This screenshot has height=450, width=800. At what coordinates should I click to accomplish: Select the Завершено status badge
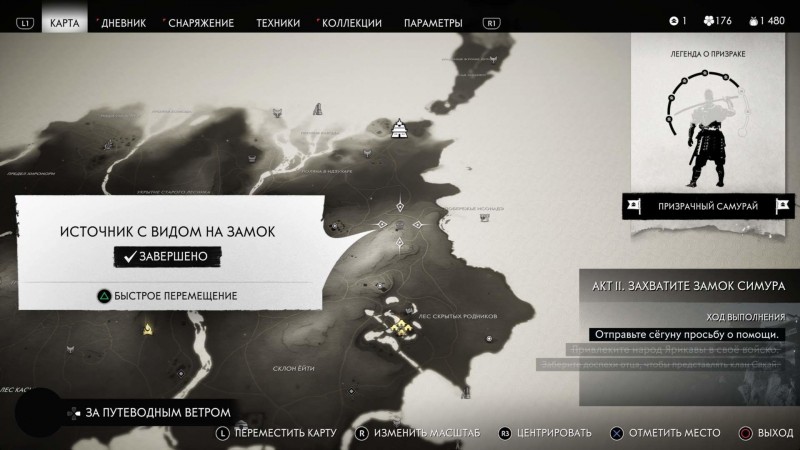pos(167,257)
